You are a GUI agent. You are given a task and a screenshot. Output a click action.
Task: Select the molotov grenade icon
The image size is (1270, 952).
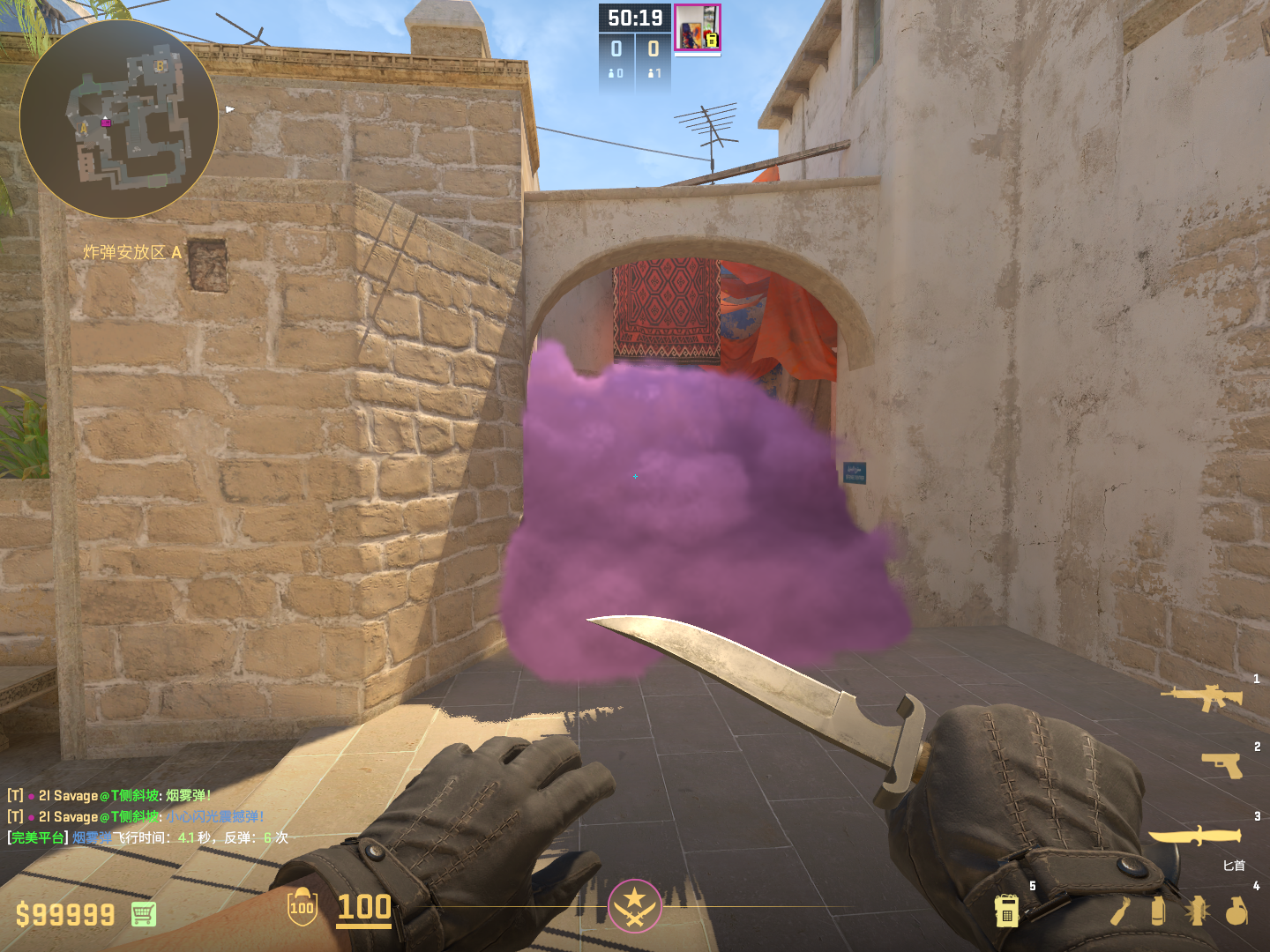point(1121,911)
